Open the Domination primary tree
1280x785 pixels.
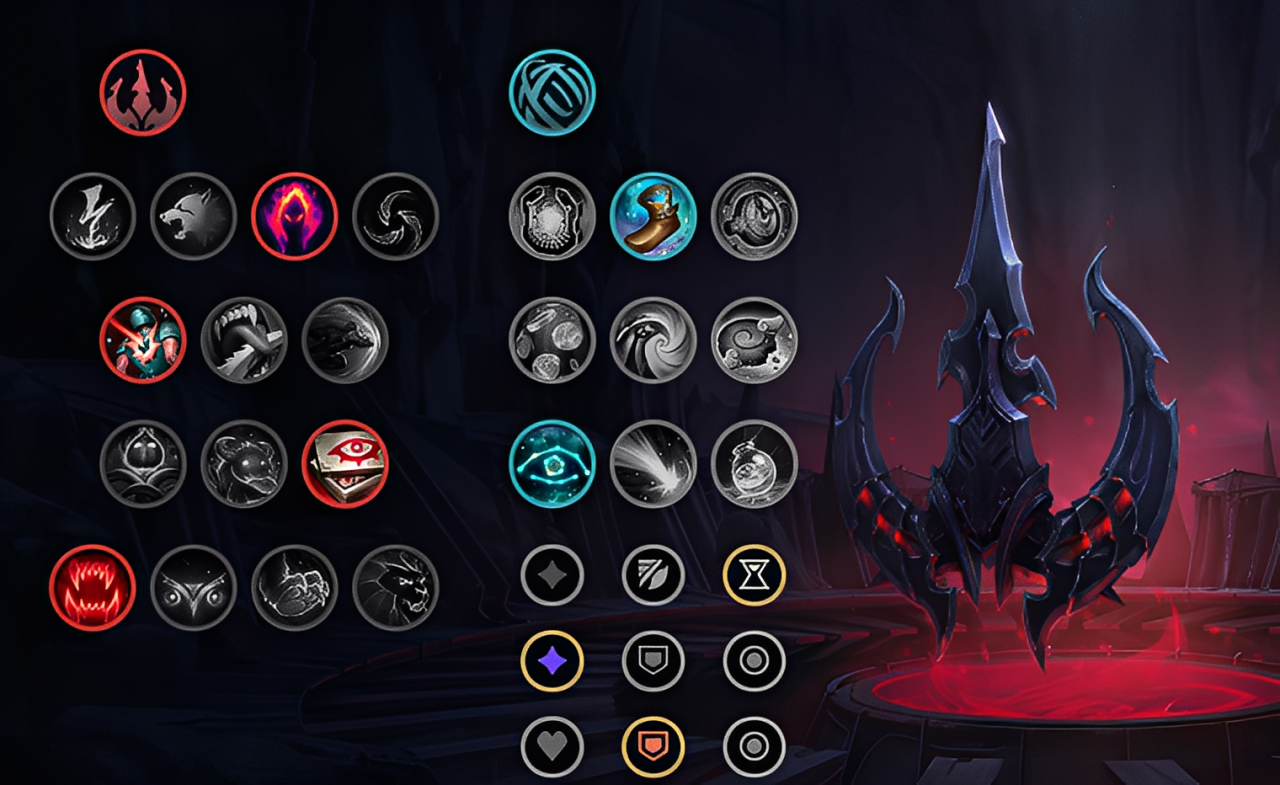(x=141, y=91)
